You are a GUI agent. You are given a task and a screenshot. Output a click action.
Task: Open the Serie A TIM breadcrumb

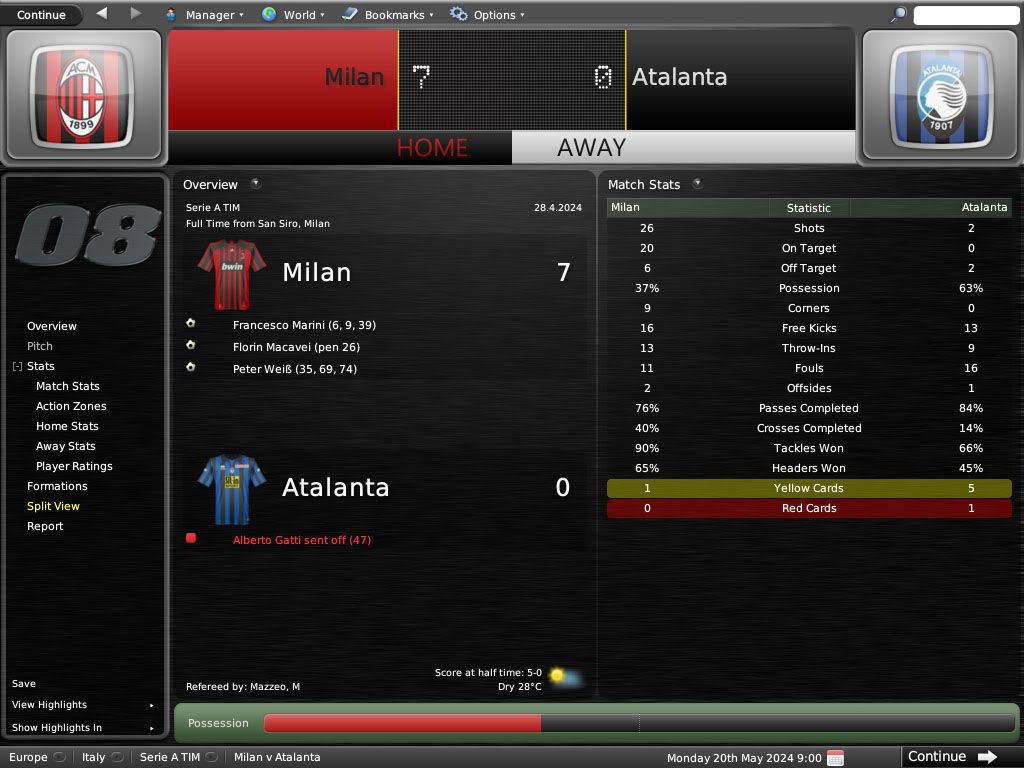pos(170,757)
